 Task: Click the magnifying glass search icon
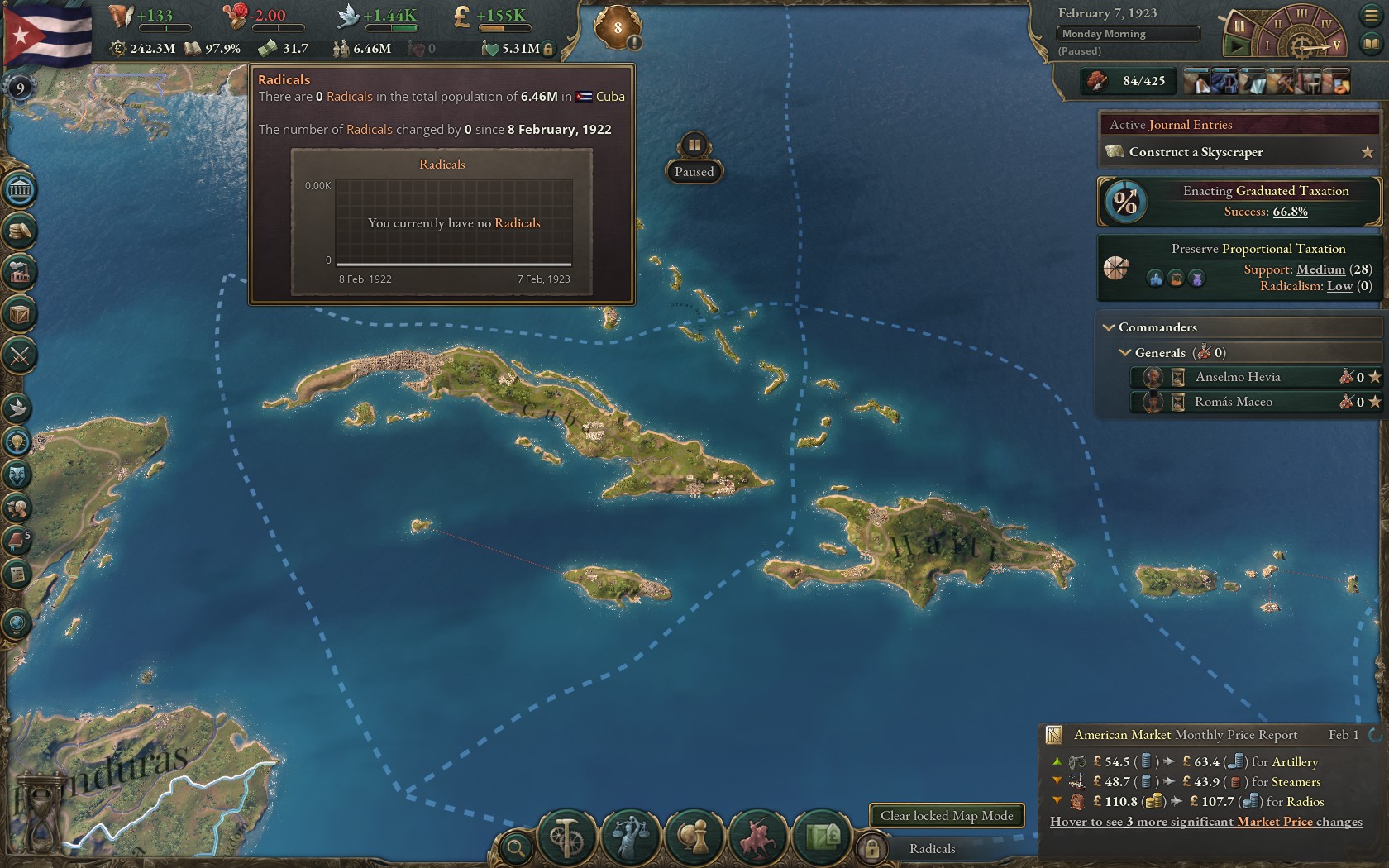[x=515, y=847]
